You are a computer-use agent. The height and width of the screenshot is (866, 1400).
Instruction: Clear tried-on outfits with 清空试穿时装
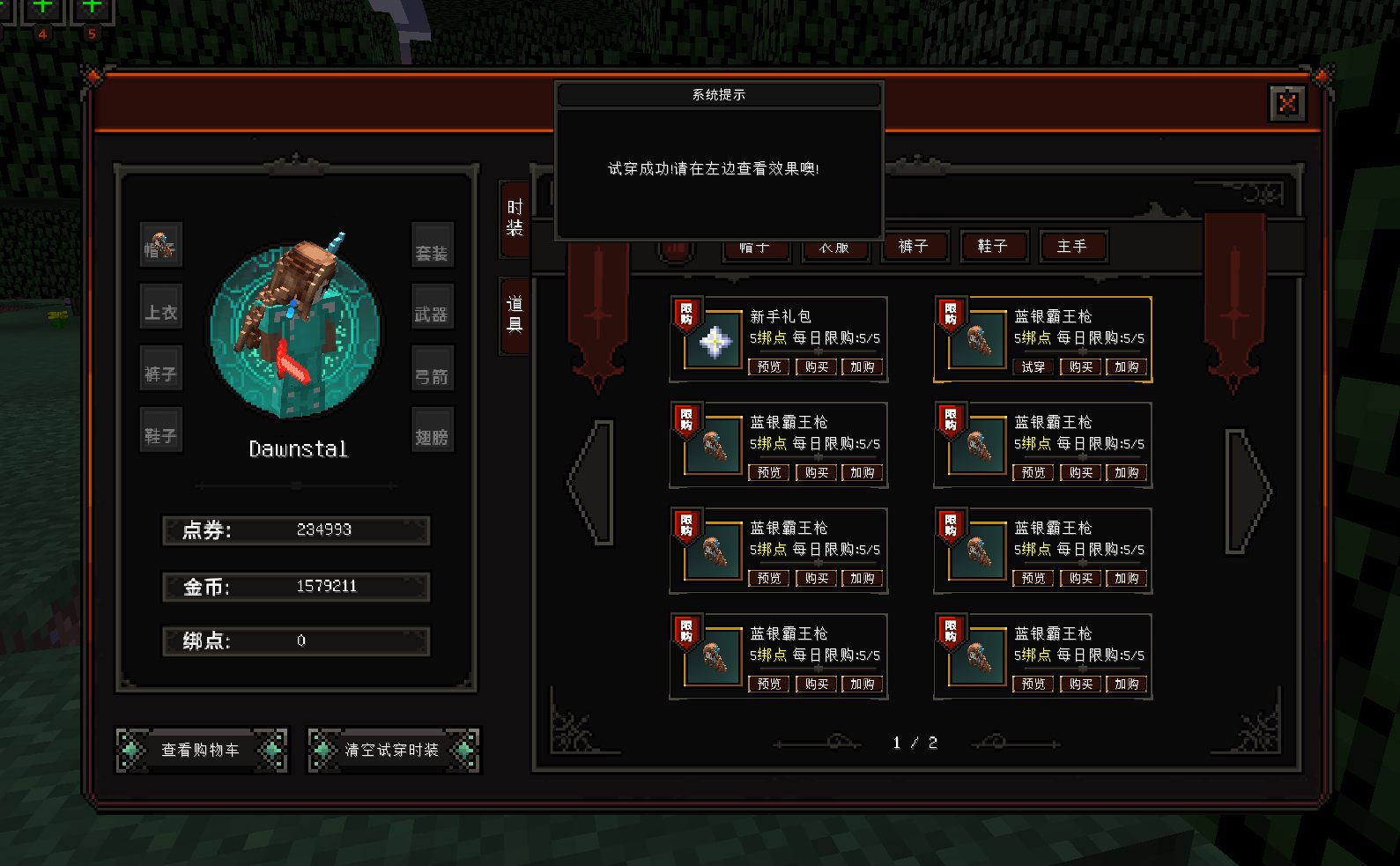coord(393,750)
